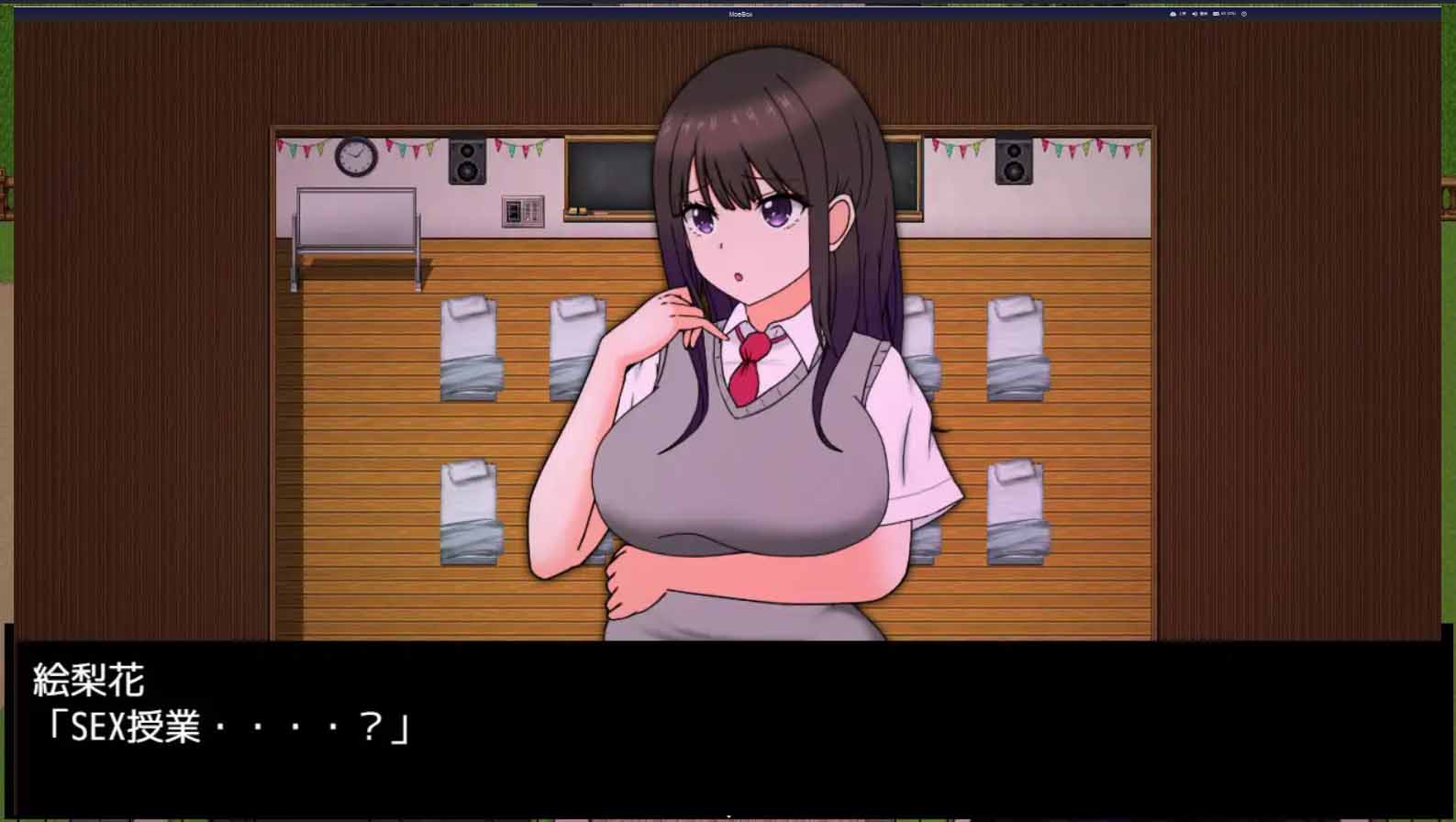The image size is (1456, 822).
Task: Click the wall control panel beside the blackboard
Action: point(525,210)
